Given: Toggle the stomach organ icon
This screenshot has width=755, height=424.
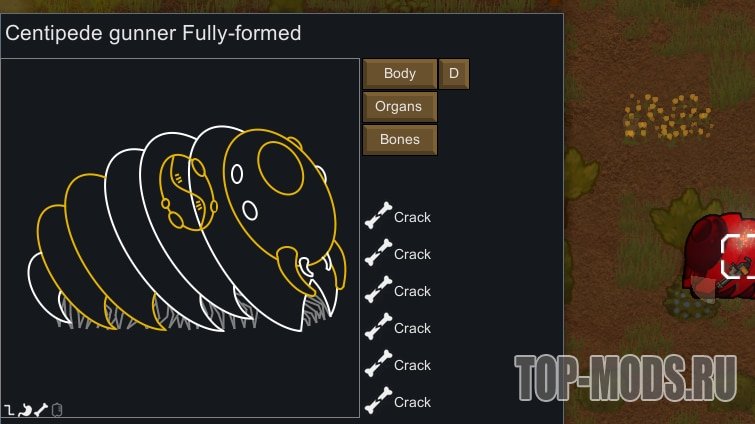Looking at the screenshot, I should (x=25, y=410).
